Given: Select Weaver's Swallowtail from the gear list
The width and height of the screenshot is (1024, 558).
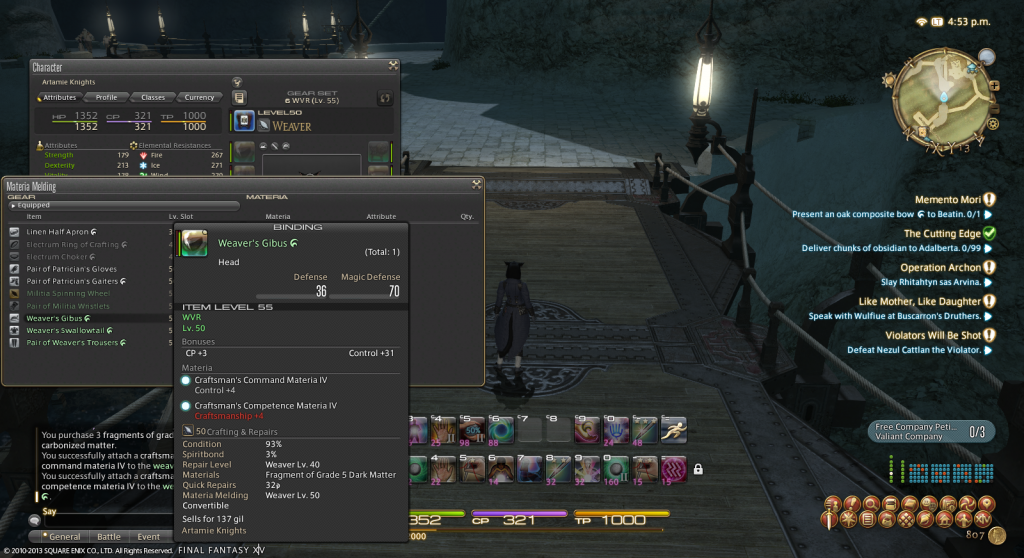Looking at the screenshot, I should (66, 330).
